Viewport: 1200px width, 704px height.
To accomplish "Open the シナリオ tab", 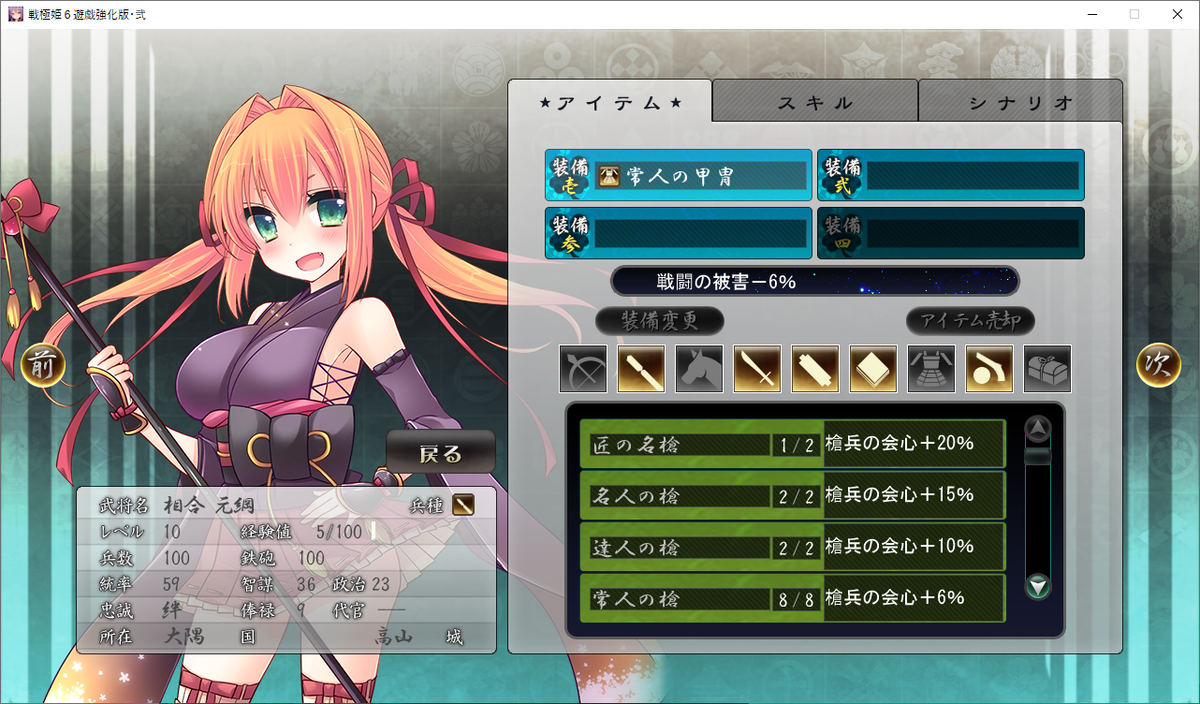I will coord(1020,102).
